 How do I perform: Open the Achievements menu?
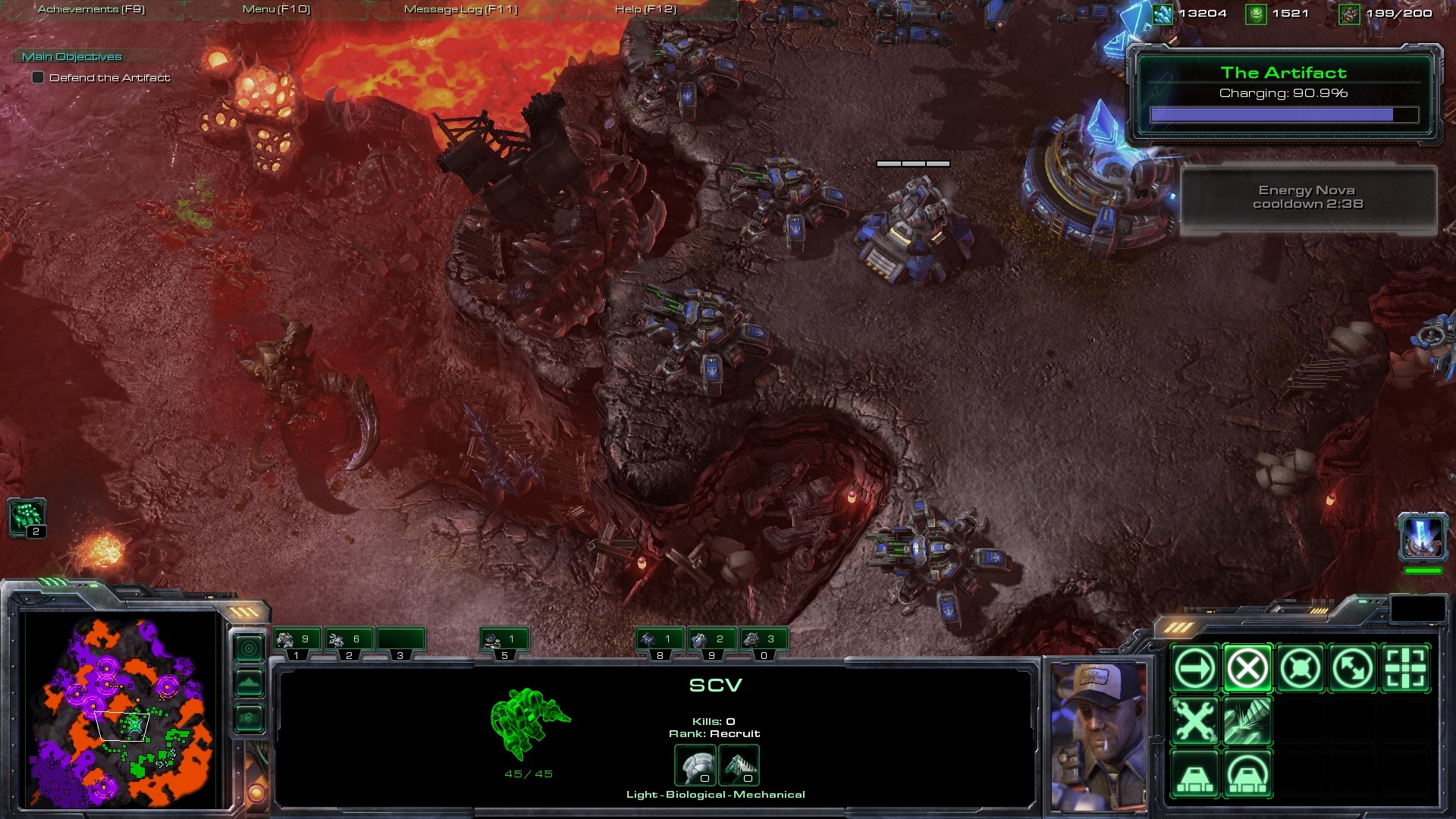91,9
